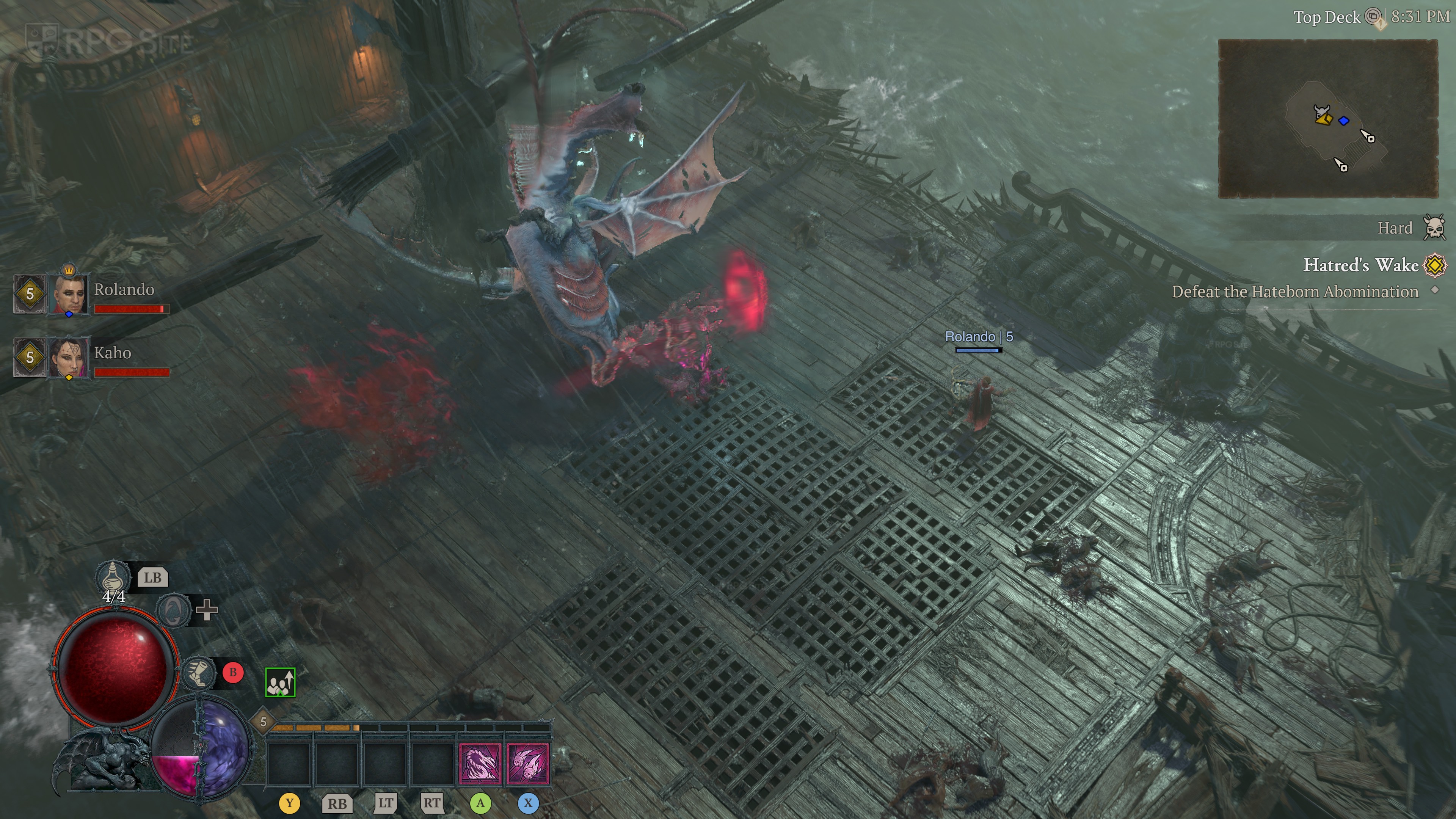Screen dimensions: 1456x819
Task: Track the Hatred's Wake quest entry
Action: [1360, 265]
